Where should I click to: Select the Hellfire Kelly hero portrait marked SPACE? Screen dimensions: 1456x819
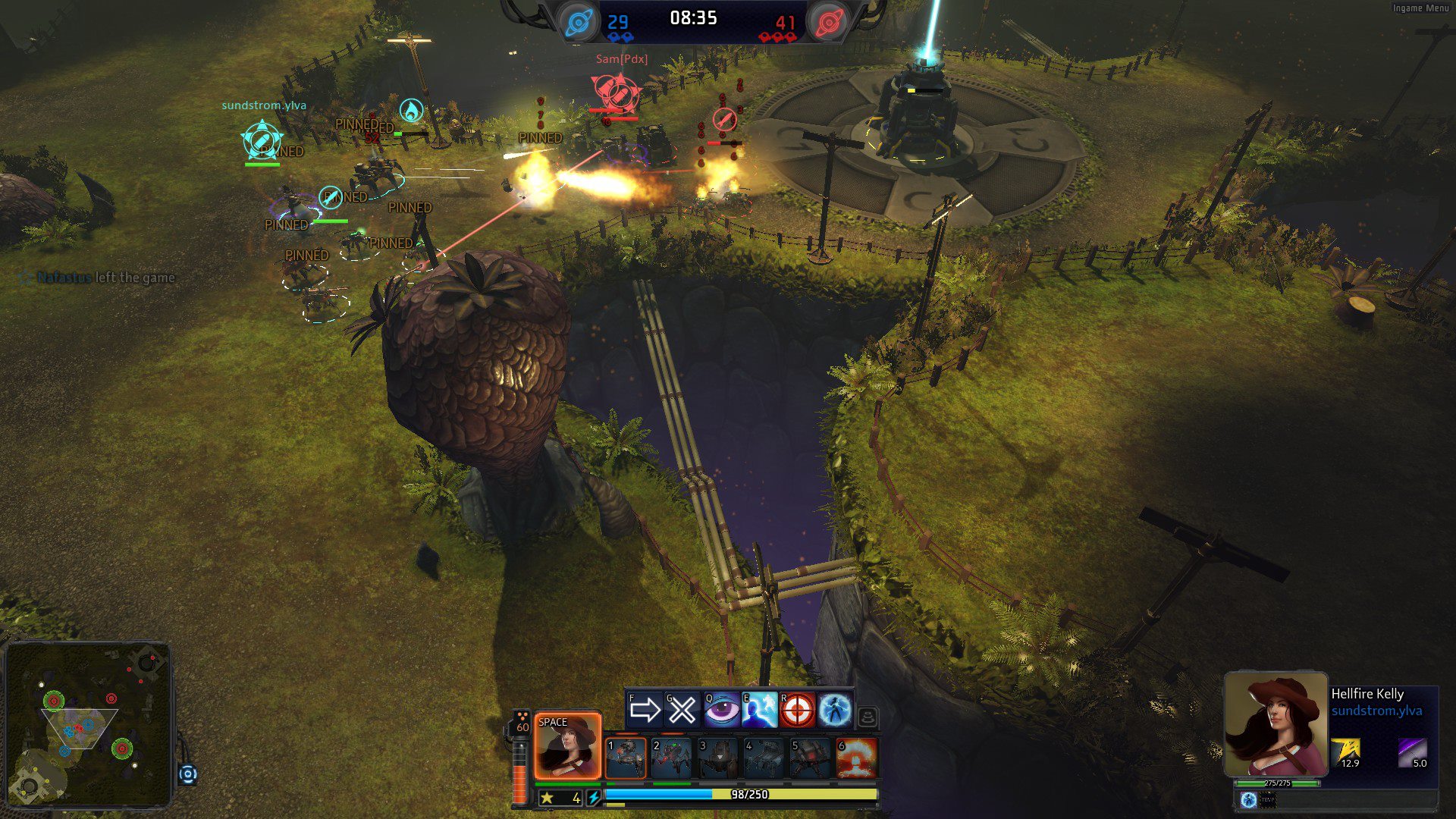tap(567, 746)
